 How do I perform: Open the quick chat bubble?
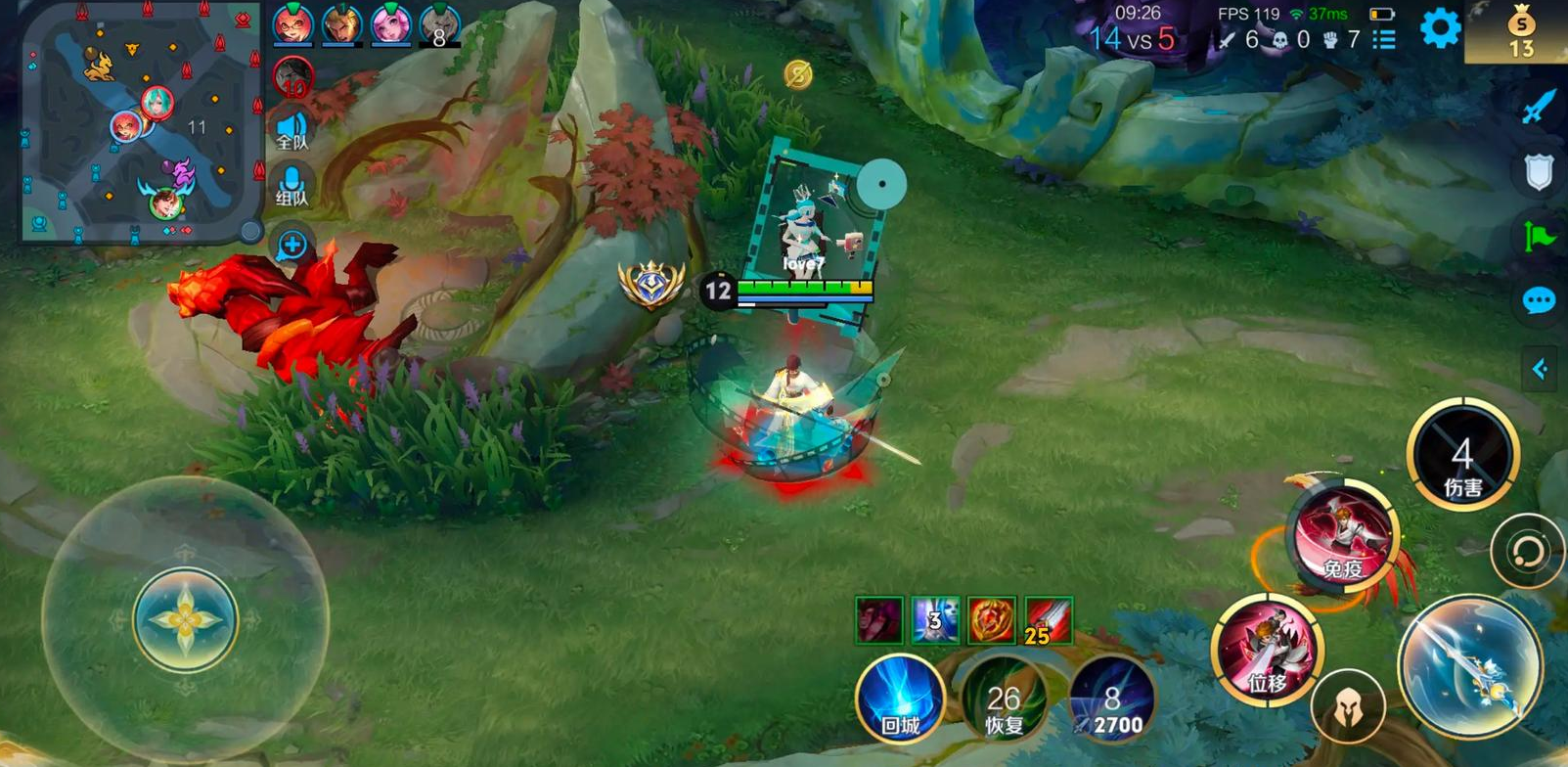[1539, 300]
